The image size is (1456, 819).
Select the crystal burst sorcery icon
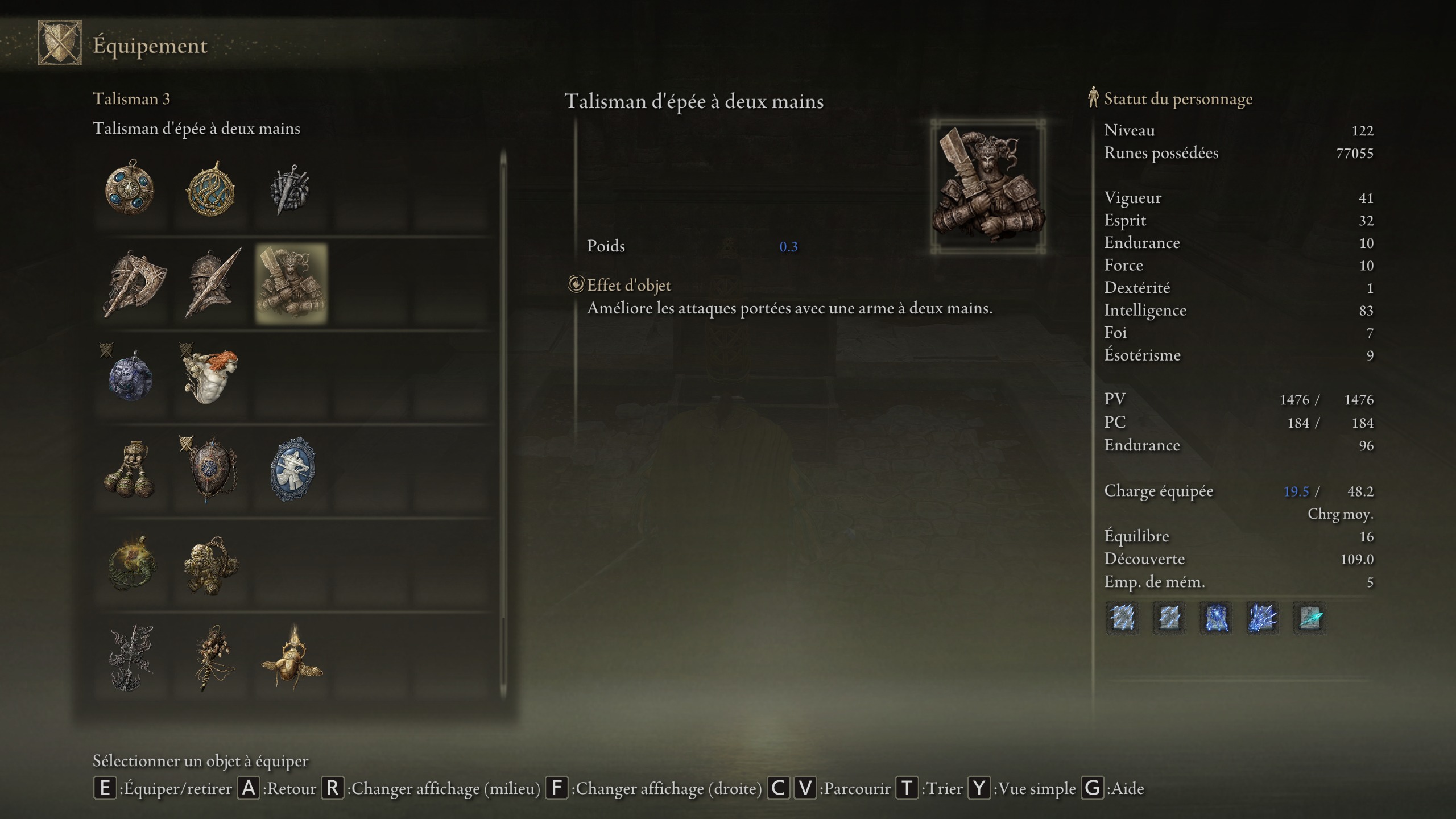pos(1263,618)
